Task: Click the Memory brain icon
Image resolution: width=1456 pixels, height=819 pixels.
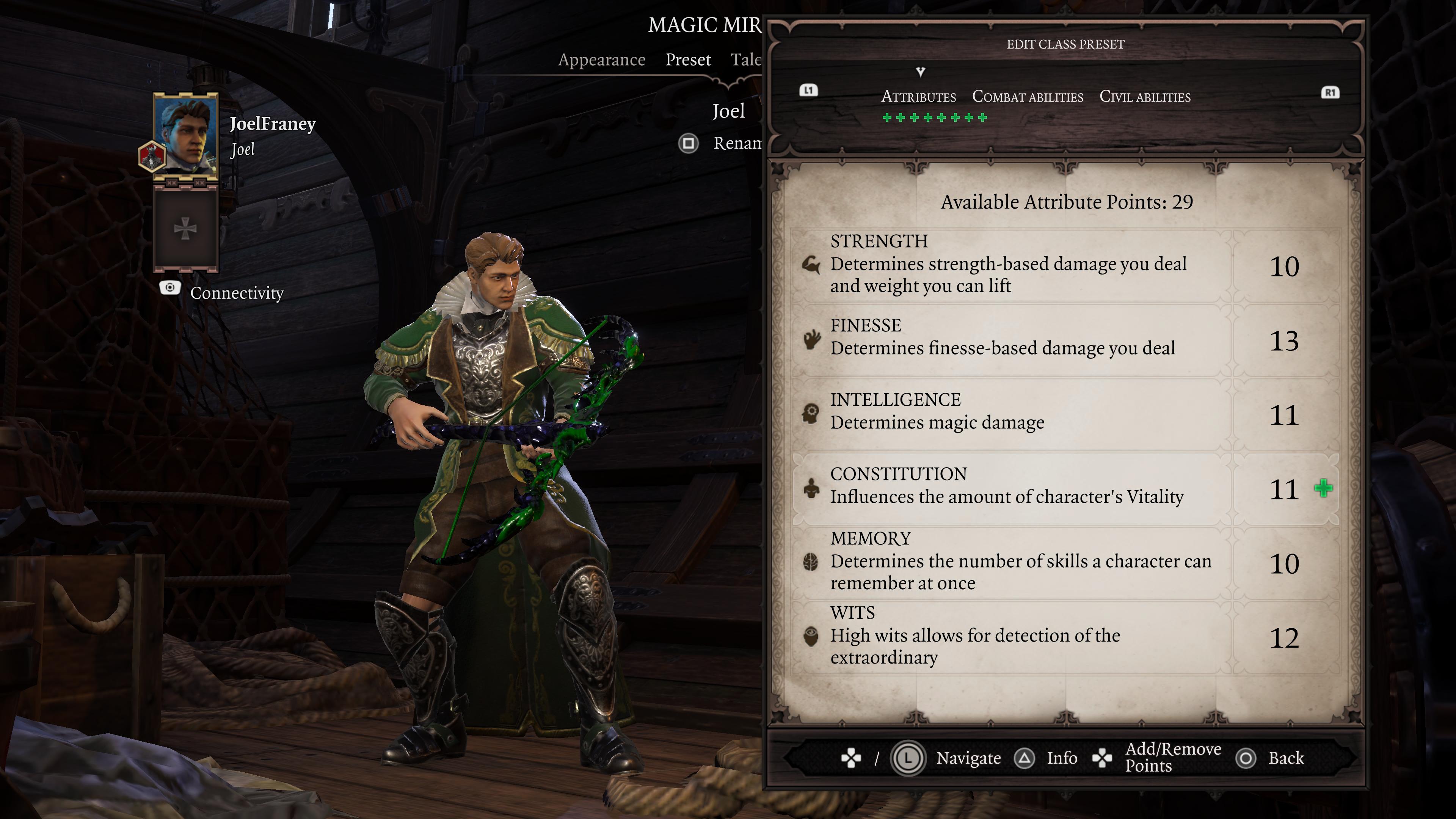Action: click(x=811, y=562)
